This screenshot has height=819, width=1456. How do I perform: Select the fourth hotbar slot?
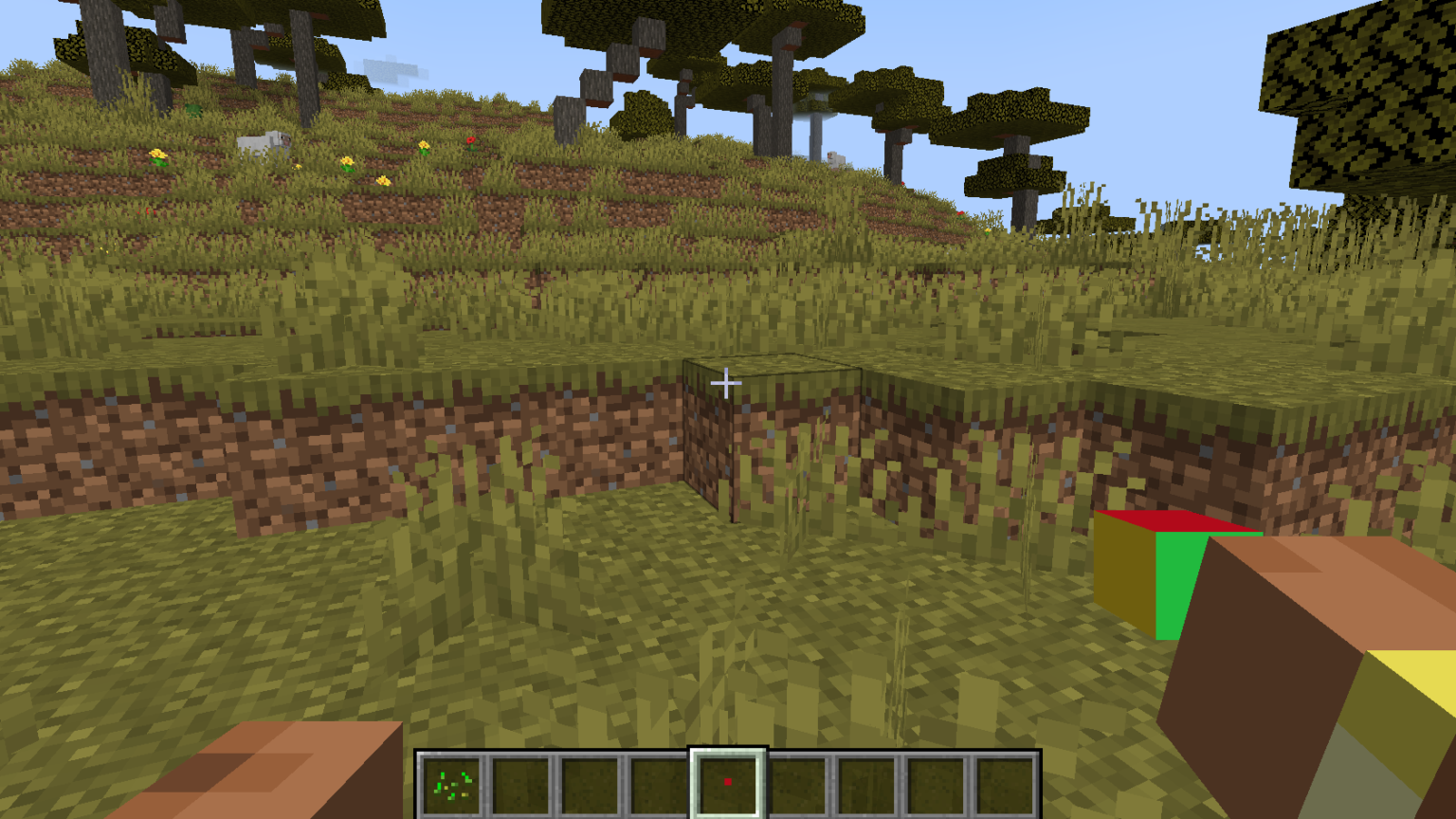click(x=660, y=781)
